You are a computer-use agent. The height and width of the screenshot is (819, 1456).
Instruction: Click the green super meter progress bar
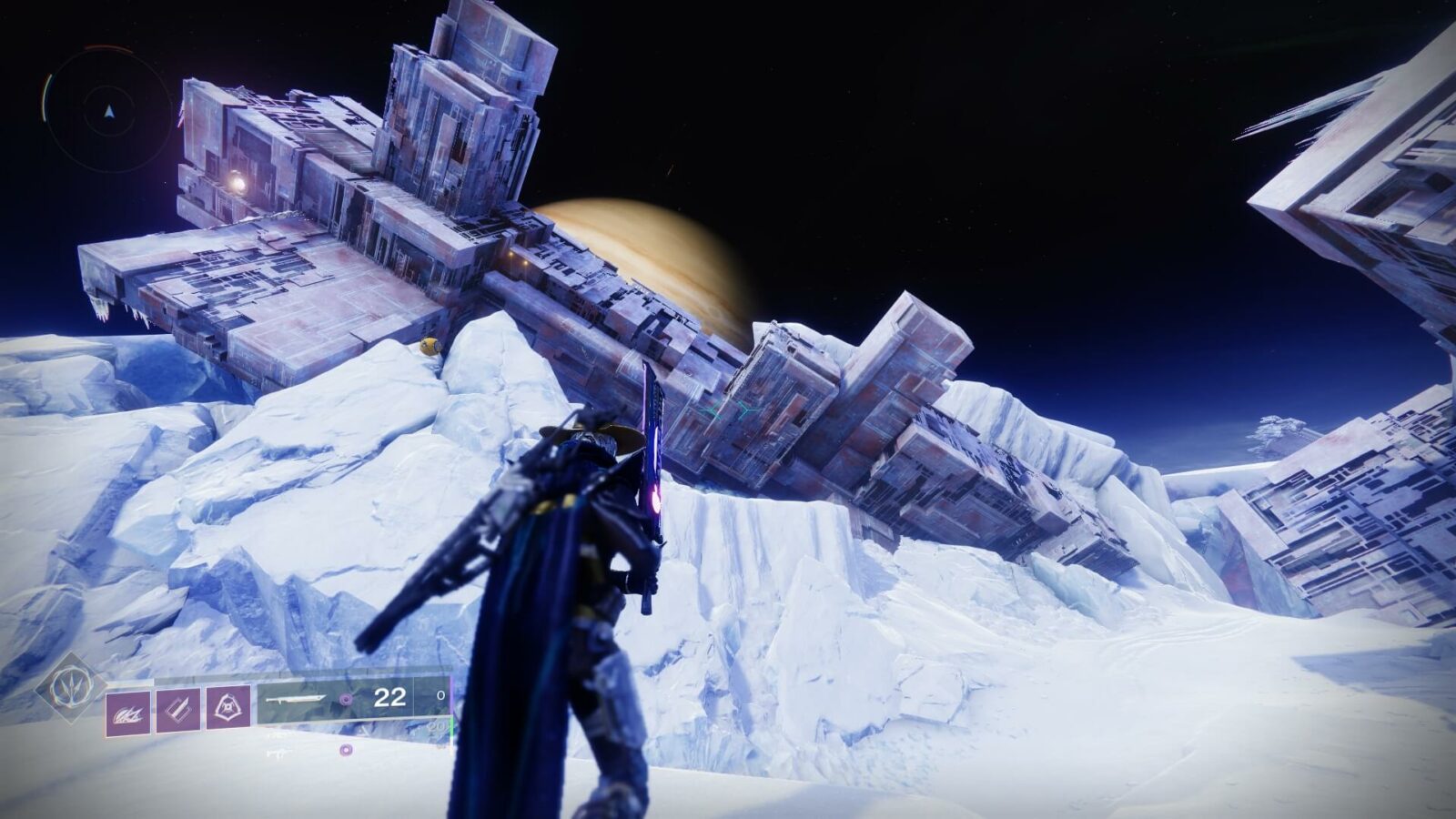point(451,728)
